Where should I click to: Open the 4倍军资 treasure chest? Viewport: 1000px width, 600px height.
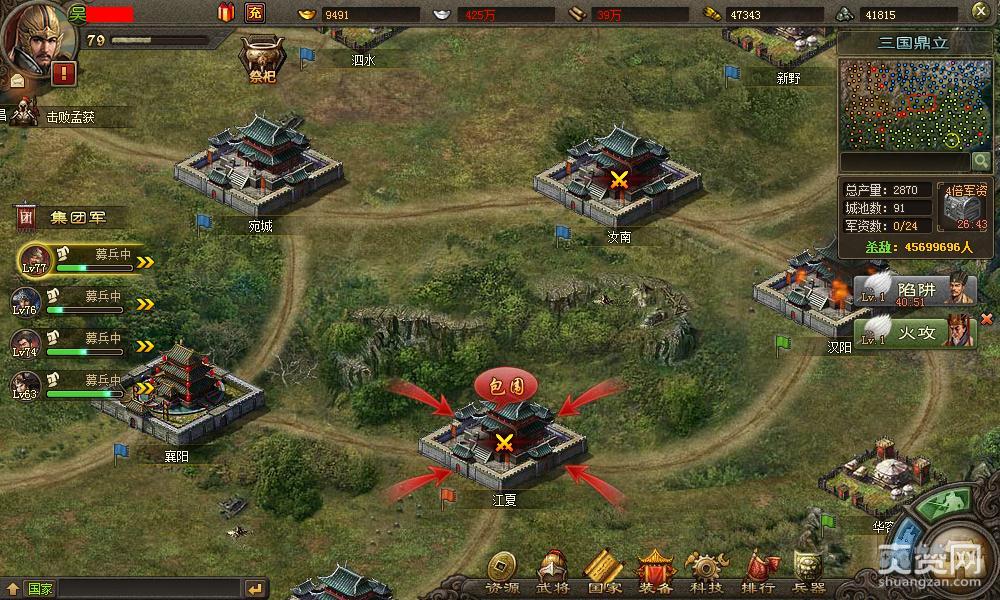tap(964, 207)
